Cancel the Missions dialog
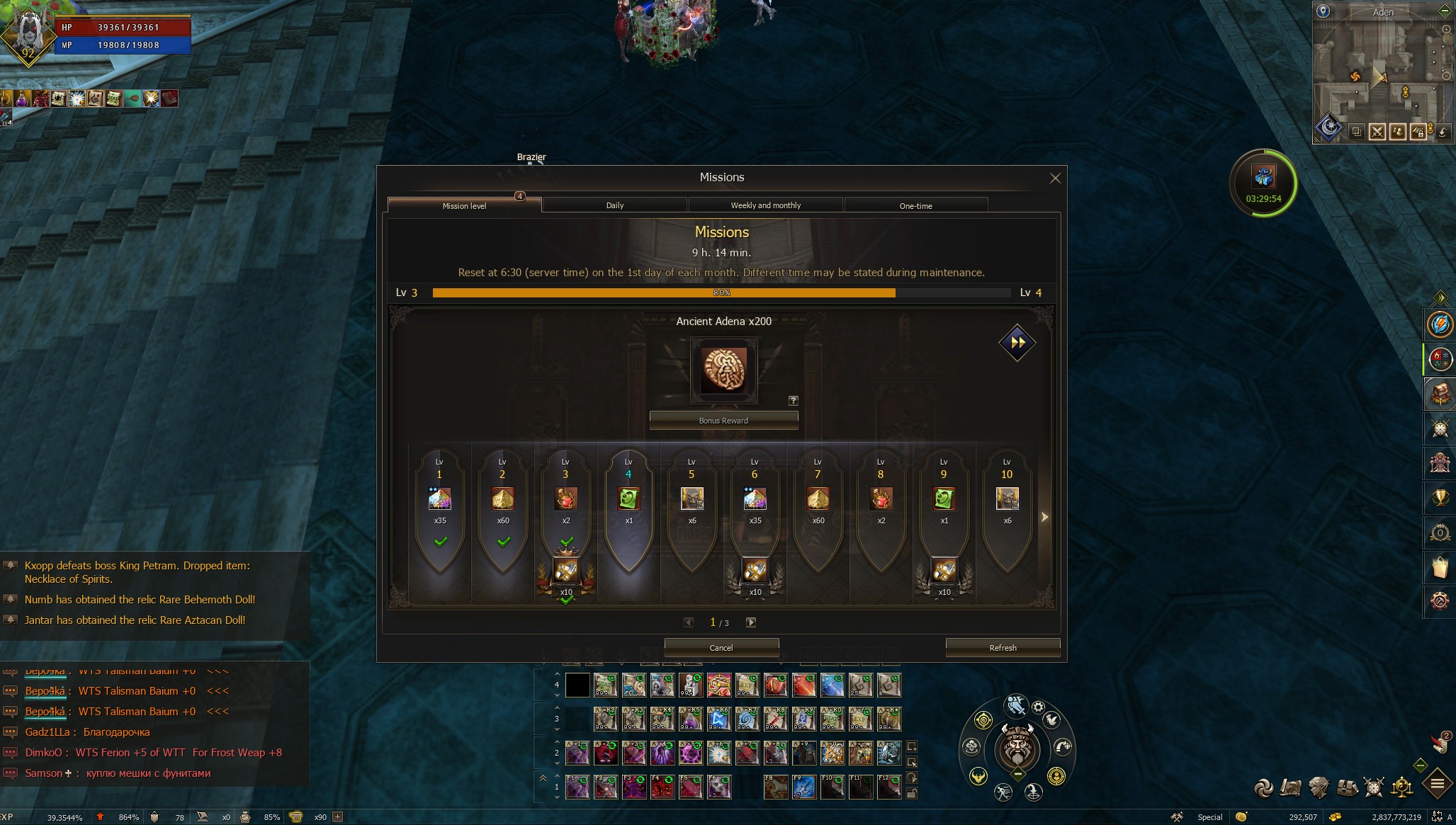The height and width of the screenshot is (825, 1456). (x=721, y=648)
